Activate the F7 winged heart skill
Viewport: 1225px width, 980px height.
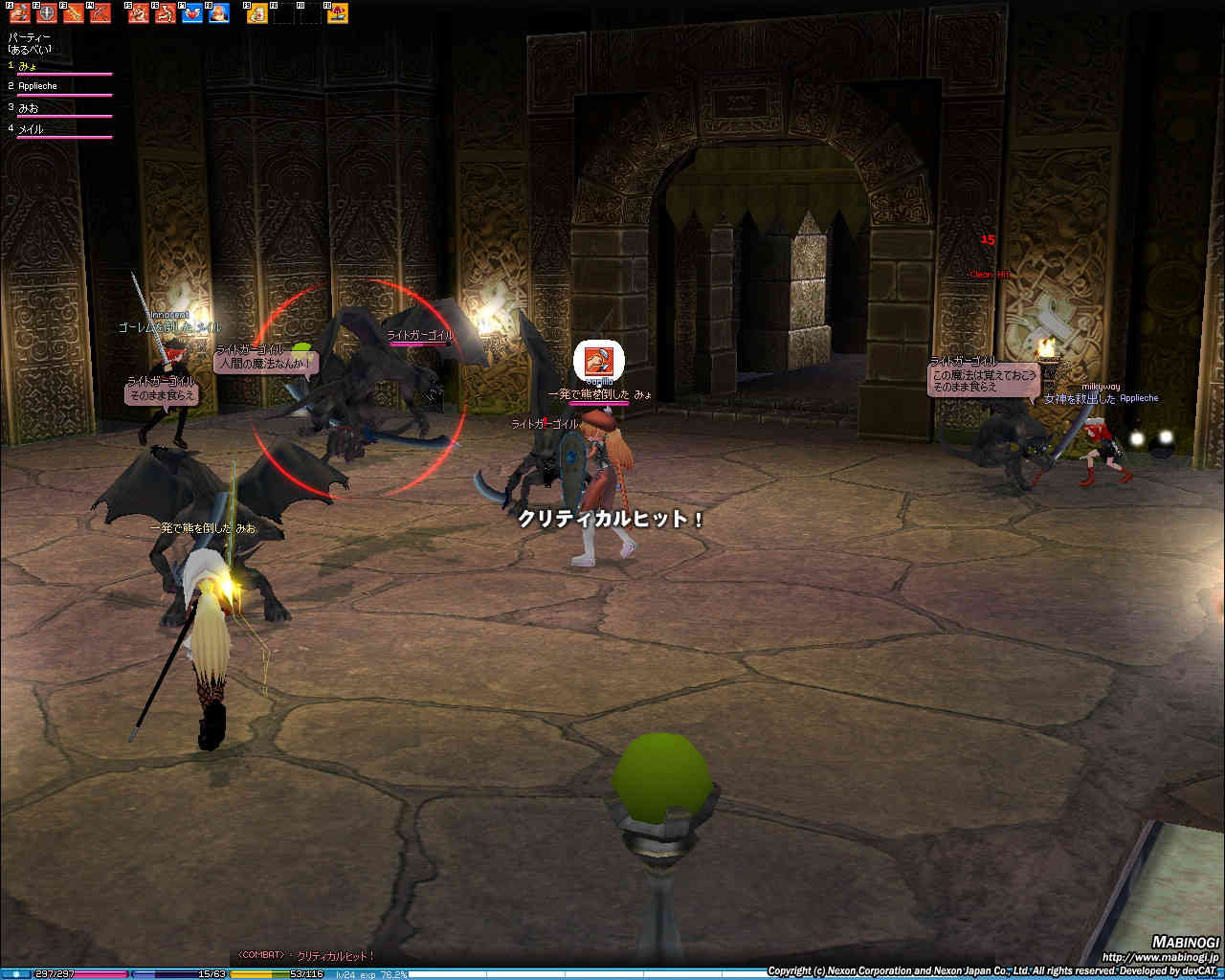click(192, 12)
